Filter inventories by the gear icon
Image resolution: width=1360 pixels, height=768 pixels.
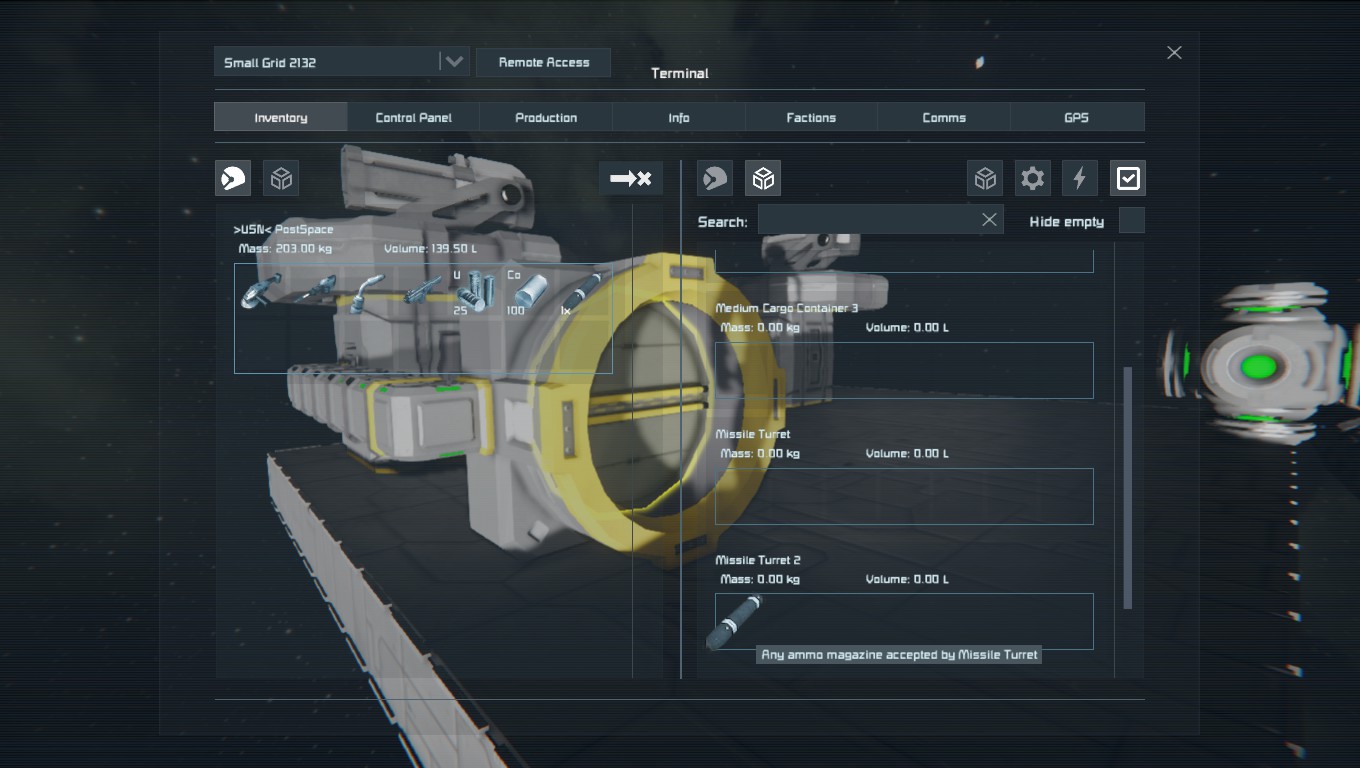[1032, 179]
